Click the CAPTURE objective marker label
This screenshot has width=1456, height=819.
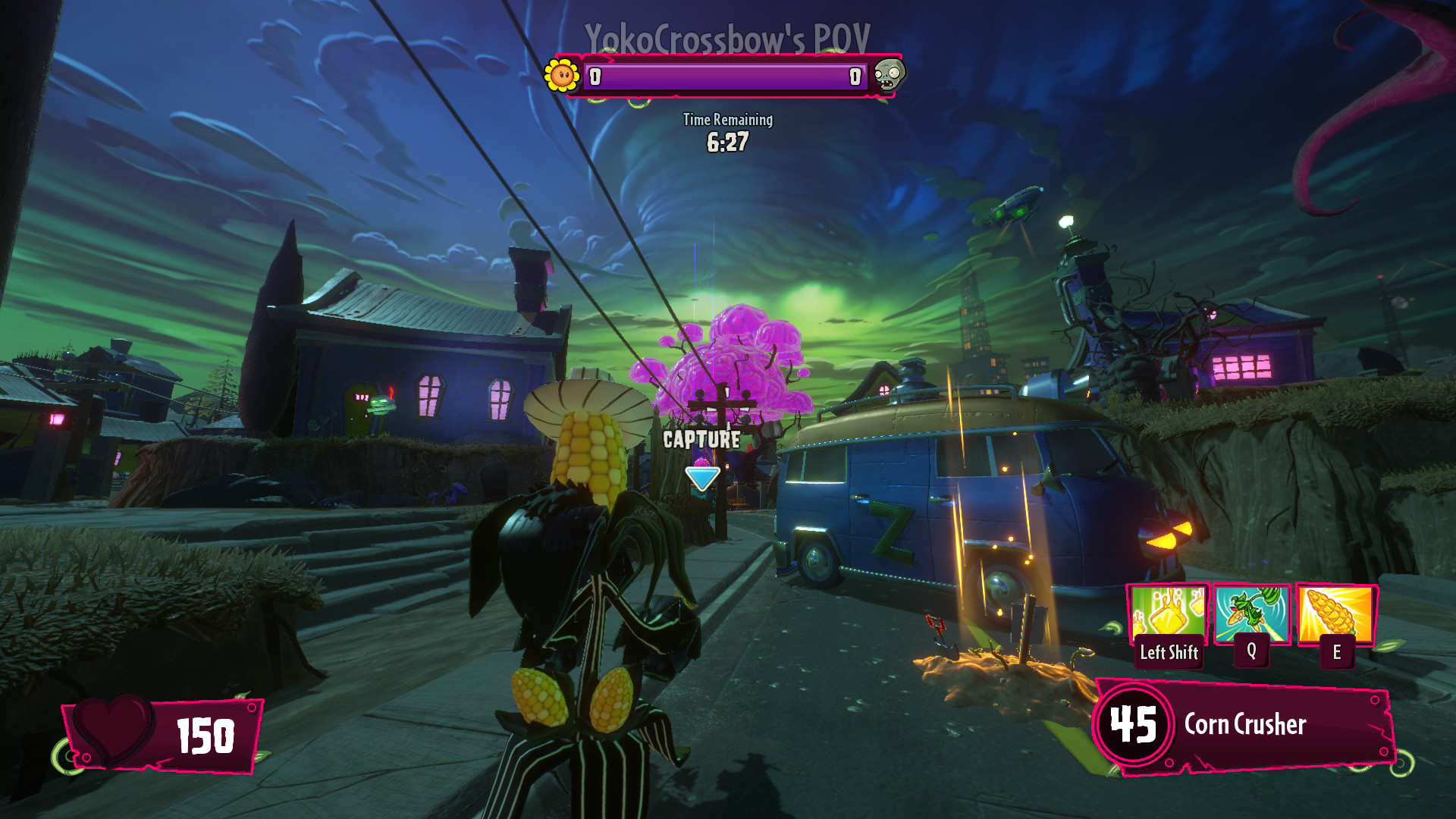pyautogui.click(x=700, y=438)
